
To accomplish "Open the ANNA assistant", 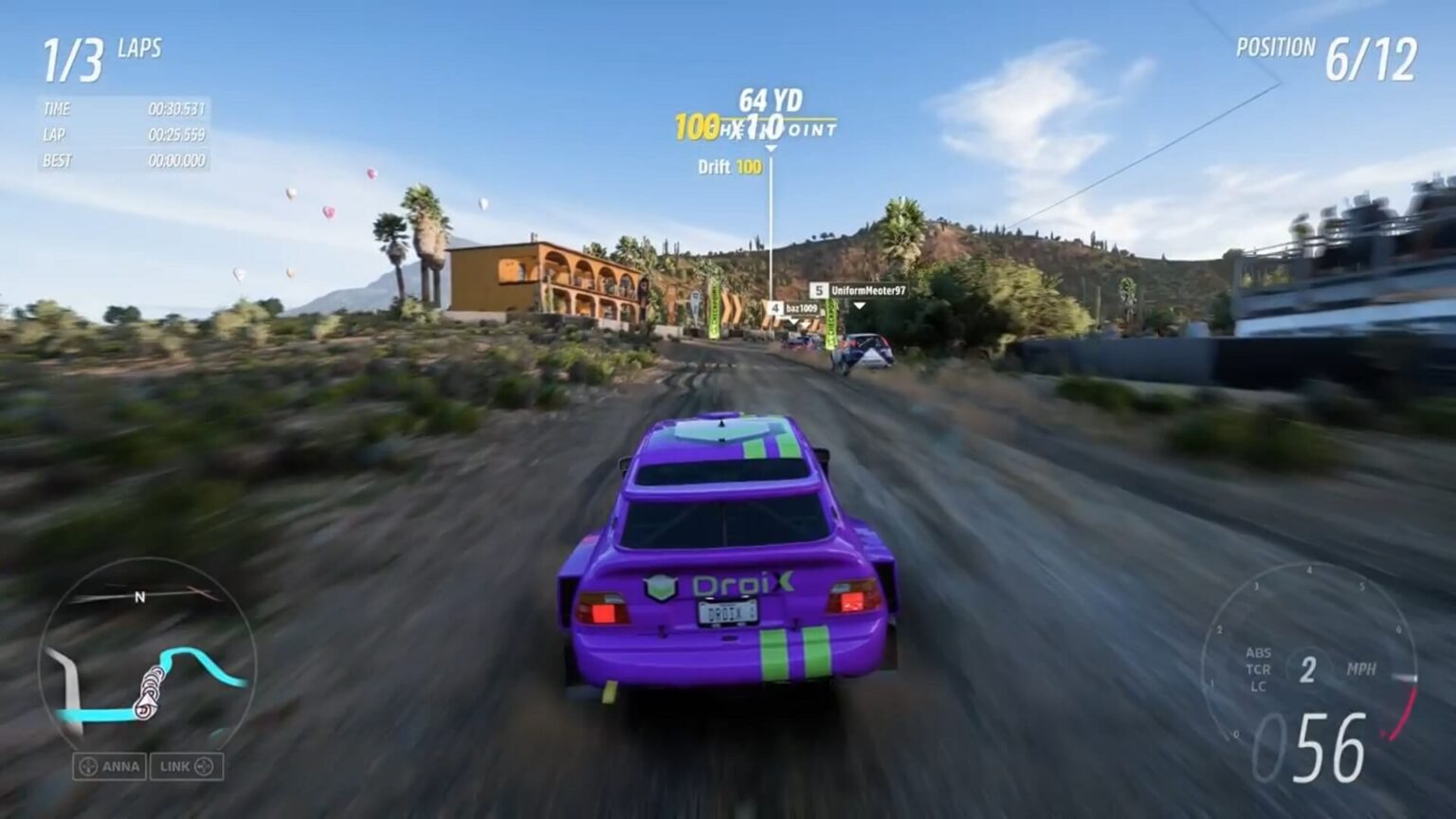I will pos(110,766).
